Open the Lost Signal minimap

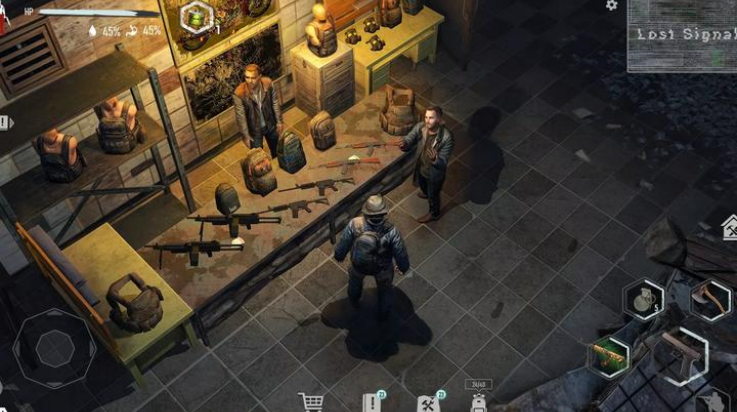pyautogui.click(x=681, y=36)
